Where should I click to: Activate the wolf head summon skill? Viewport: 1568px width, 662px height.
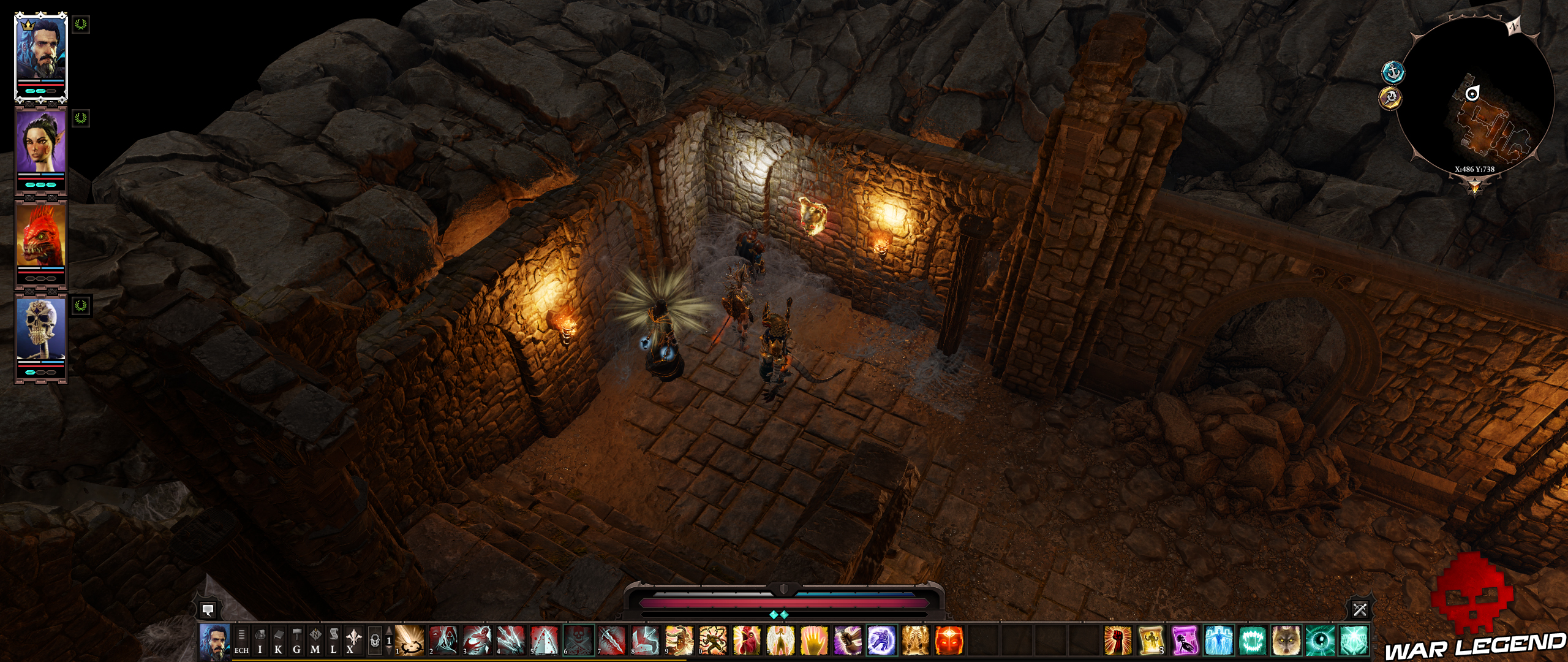[x=1286, y=641]
